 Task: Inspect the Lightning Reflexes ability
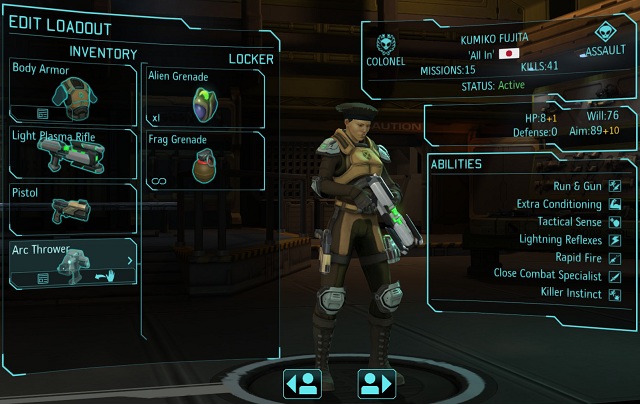point(561,240)
